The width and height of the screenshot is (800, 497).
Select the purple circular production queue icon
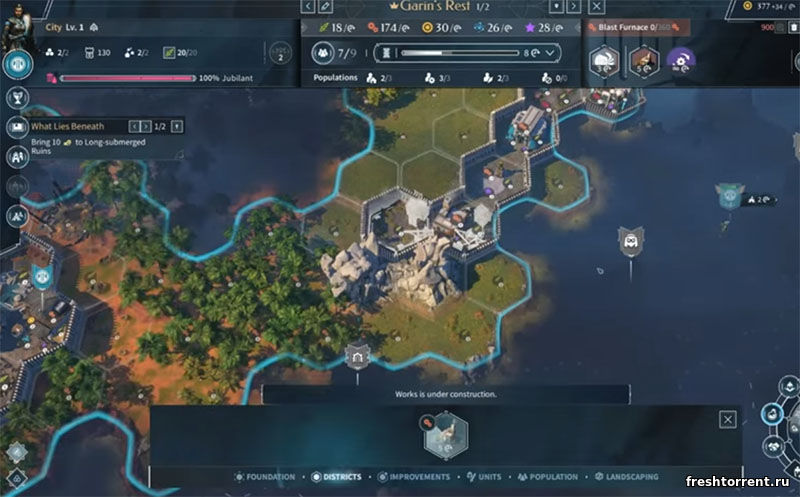(681, 62)
